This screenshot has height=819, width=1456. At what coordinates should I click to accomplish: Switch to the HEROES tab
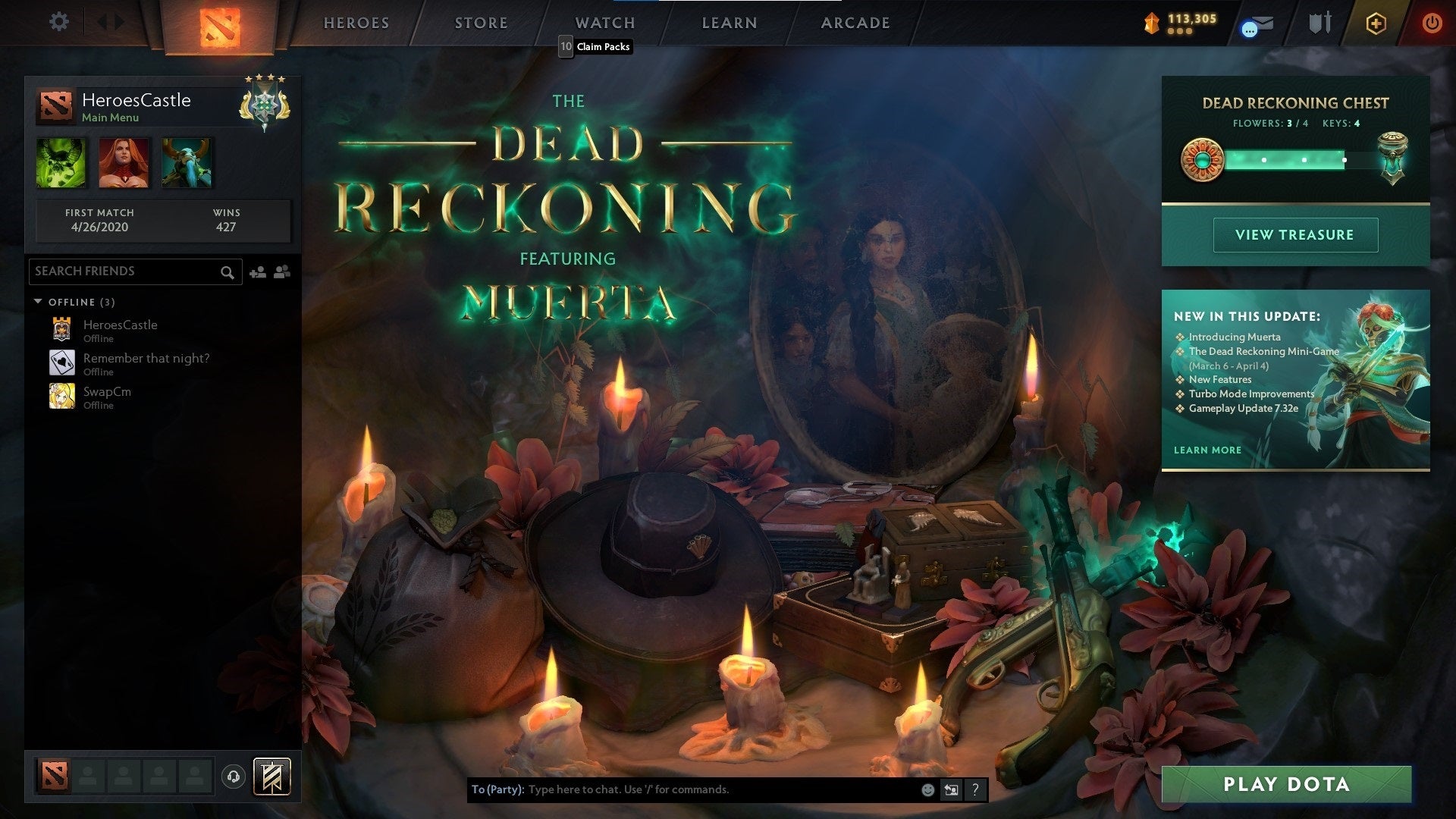click(x=356, y=23)
